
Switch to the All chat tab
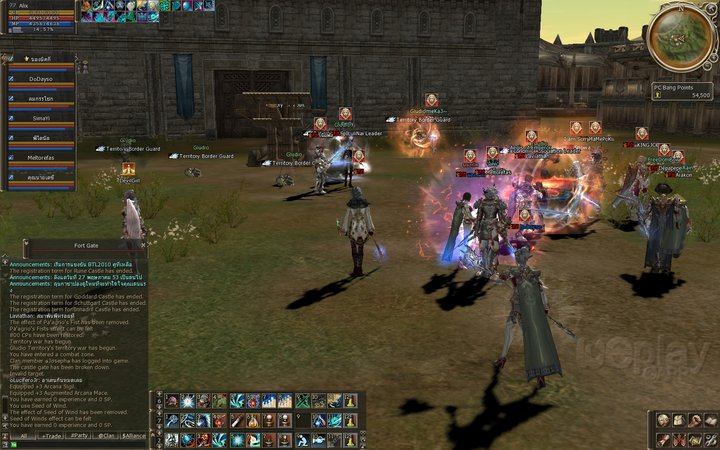22,436
